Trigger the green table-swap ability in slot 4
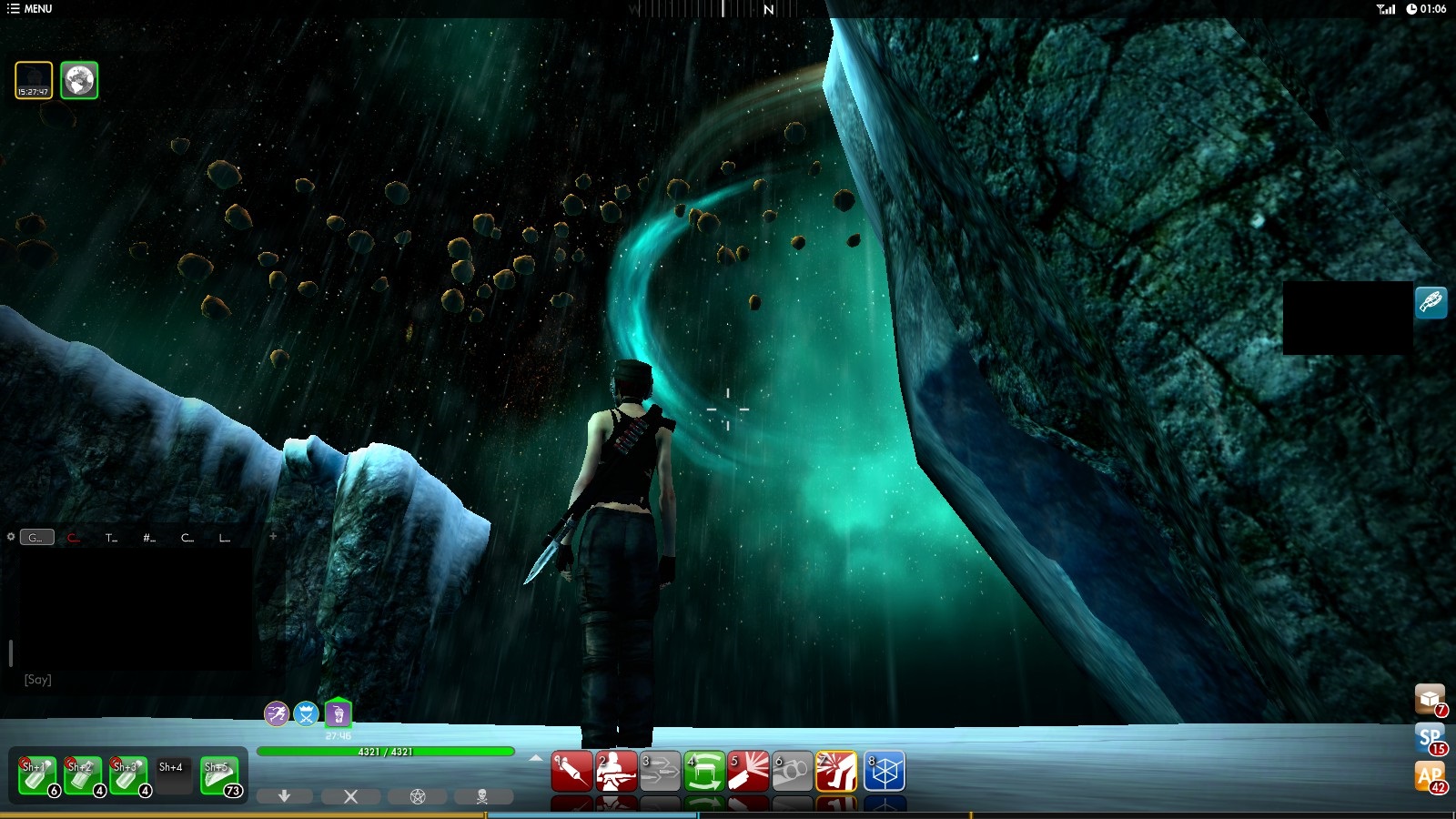 click(704, 772)
